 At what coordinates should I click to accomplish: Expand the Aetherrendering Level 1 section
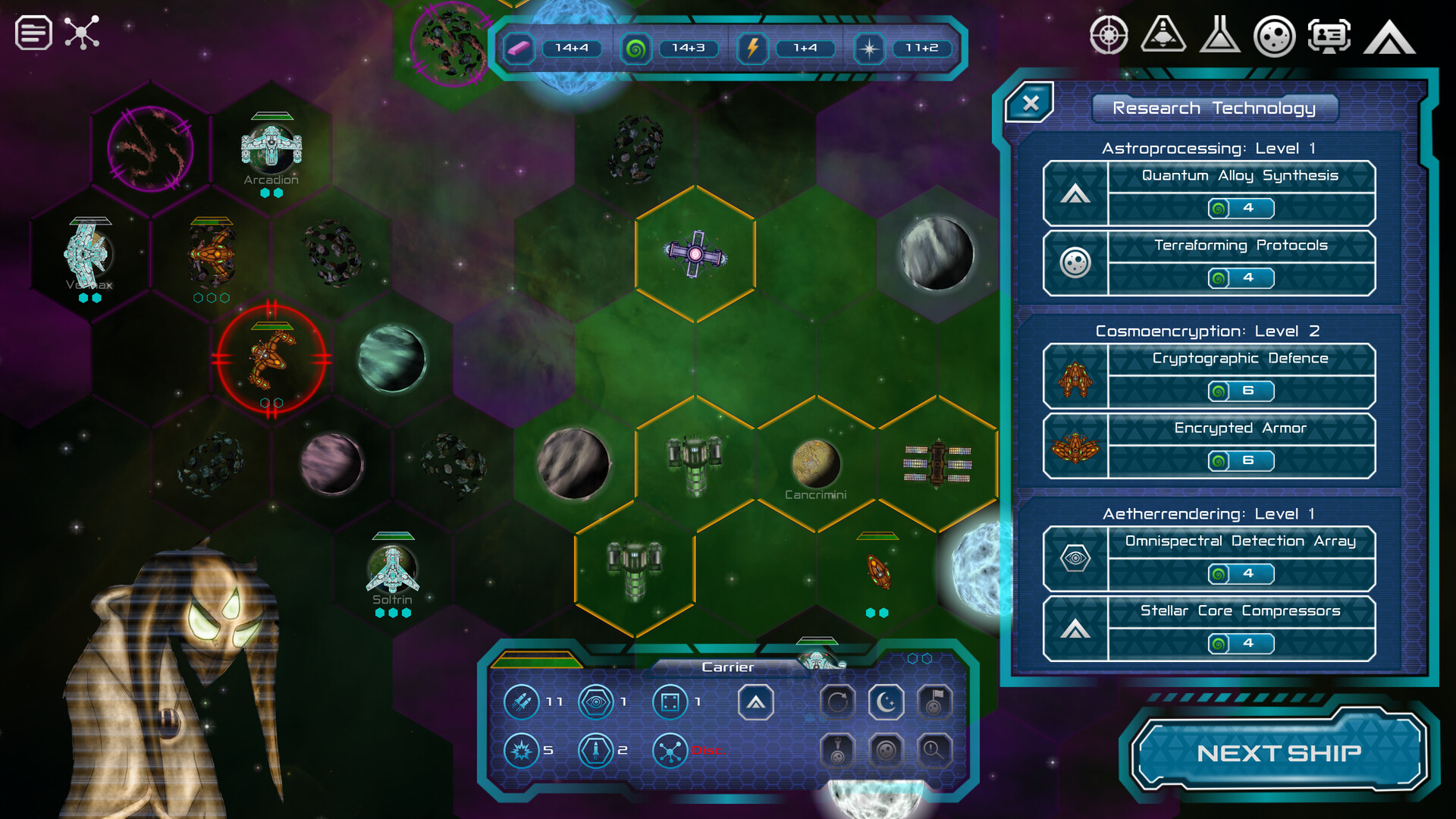[x=1210, y=513]
